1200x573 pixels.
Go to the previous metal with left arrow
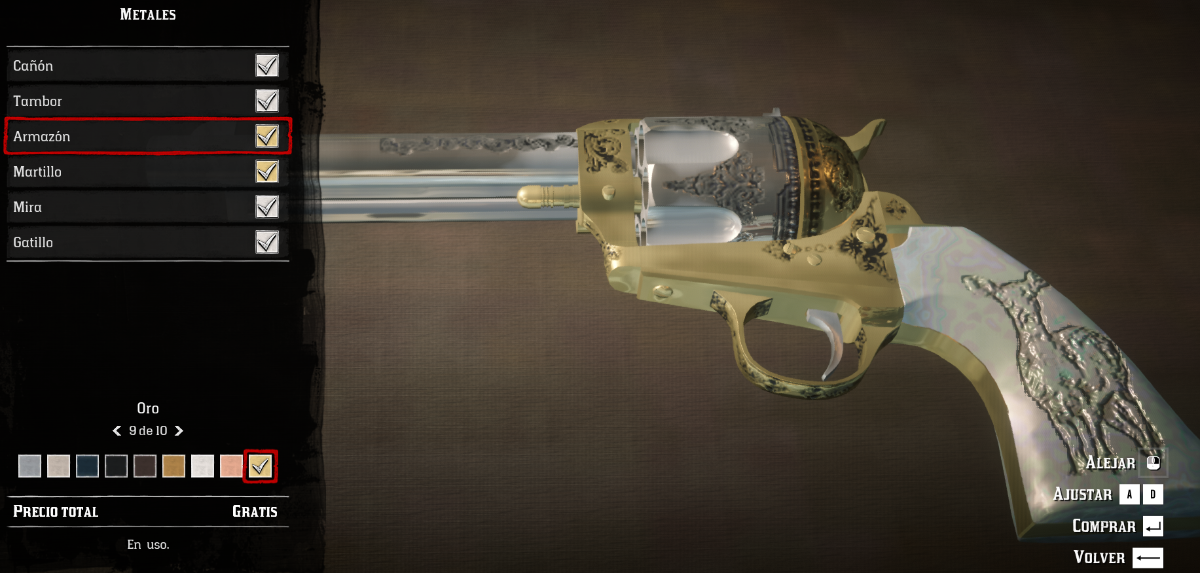click(x=117, y=431)
